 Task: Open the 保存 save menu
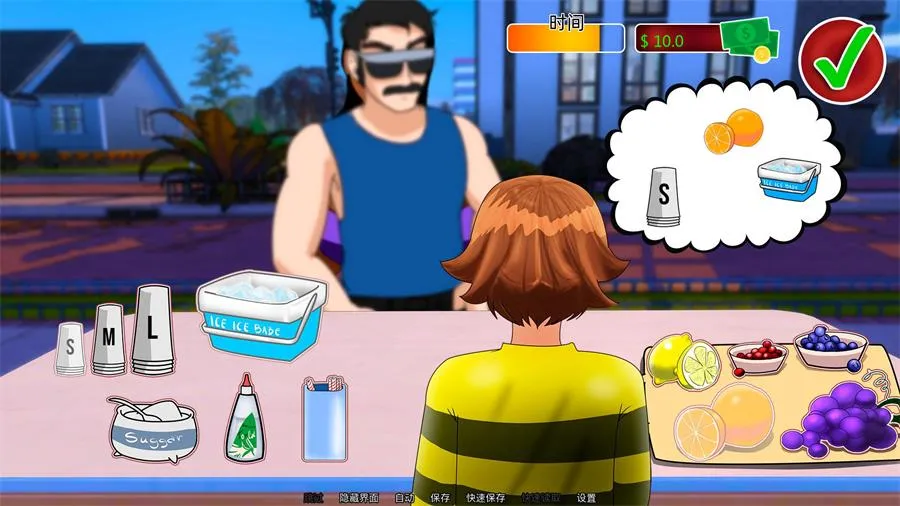(x=440, y=498)
